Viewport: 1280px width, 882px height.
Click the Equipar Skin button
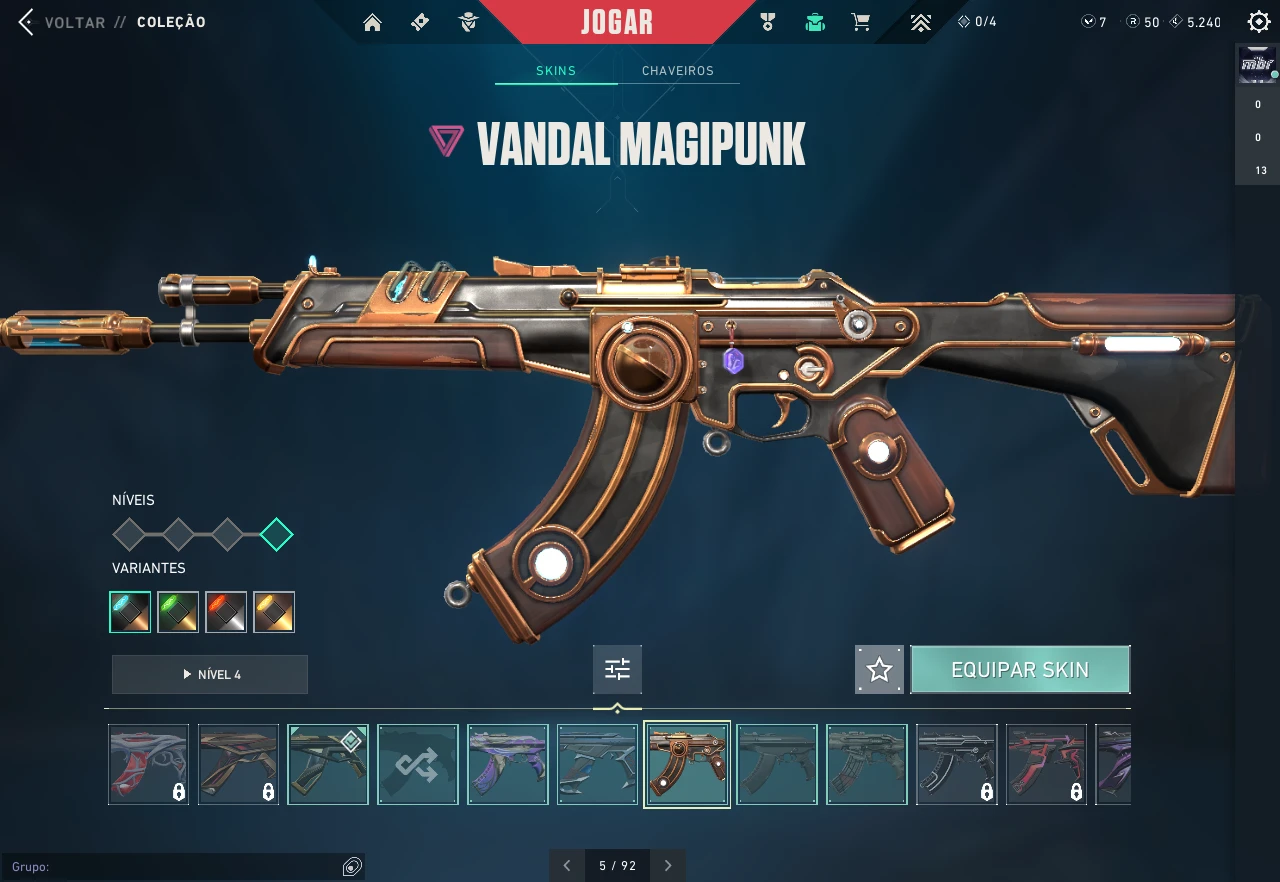pos(1020,670)
